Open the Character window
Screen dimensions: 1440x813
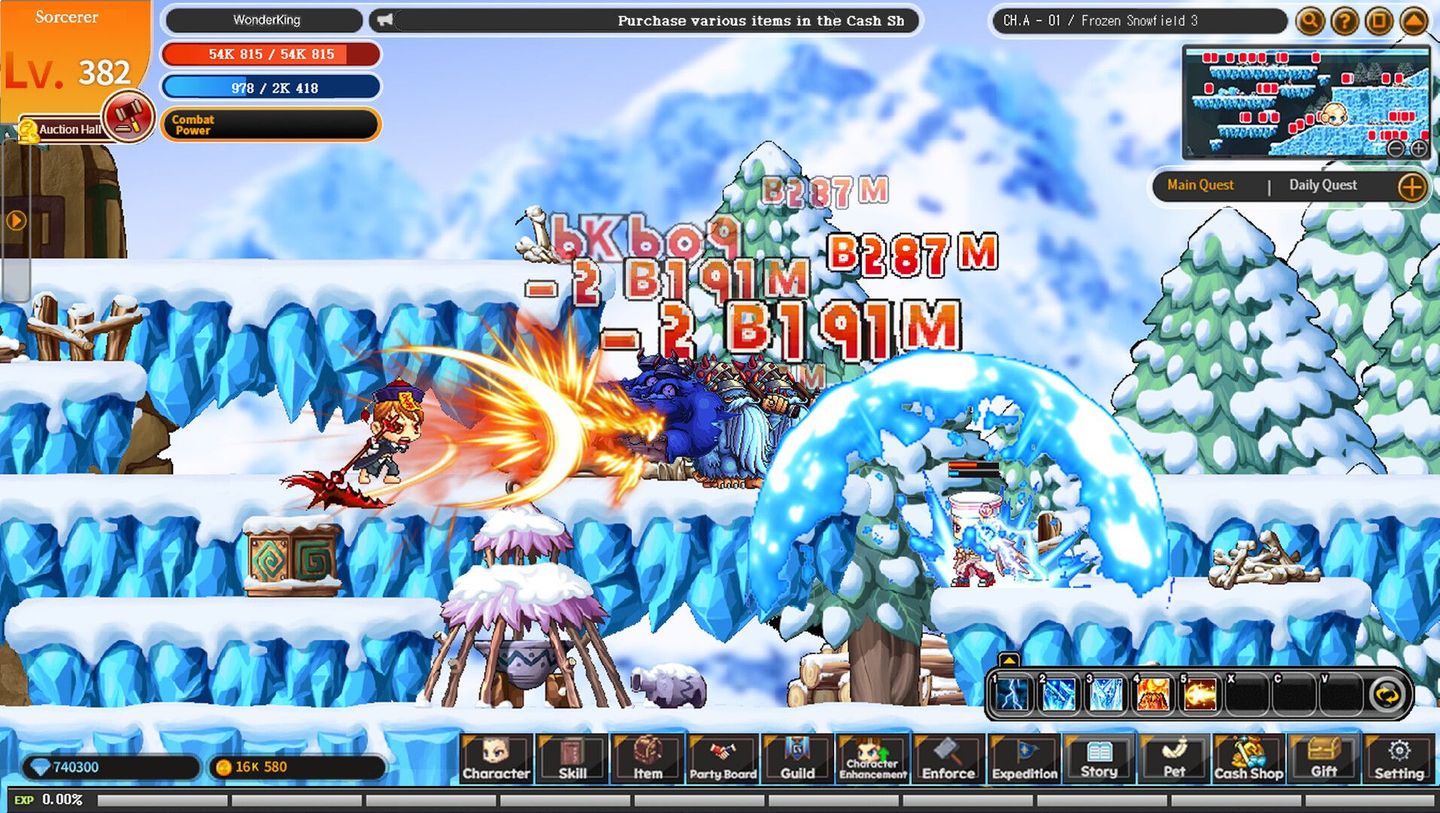(x=497, y=760)
